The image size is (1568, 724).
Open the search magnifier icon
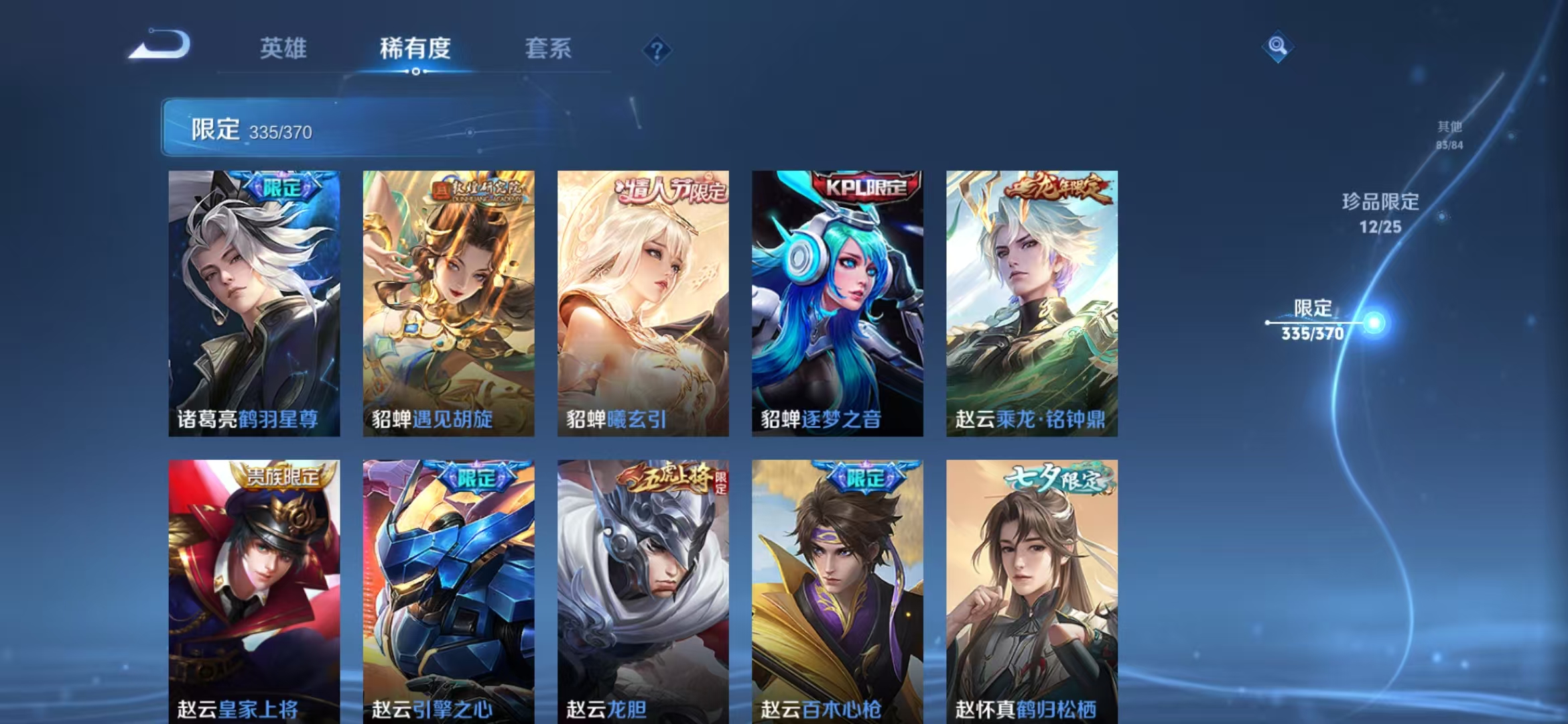[1279, 45]
